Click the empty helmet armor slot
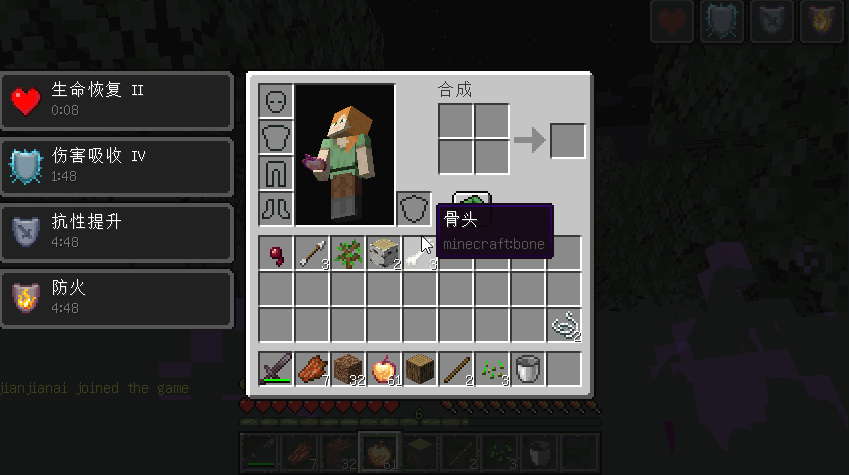This screenshot has height=475, width=849. coord(276,101)
